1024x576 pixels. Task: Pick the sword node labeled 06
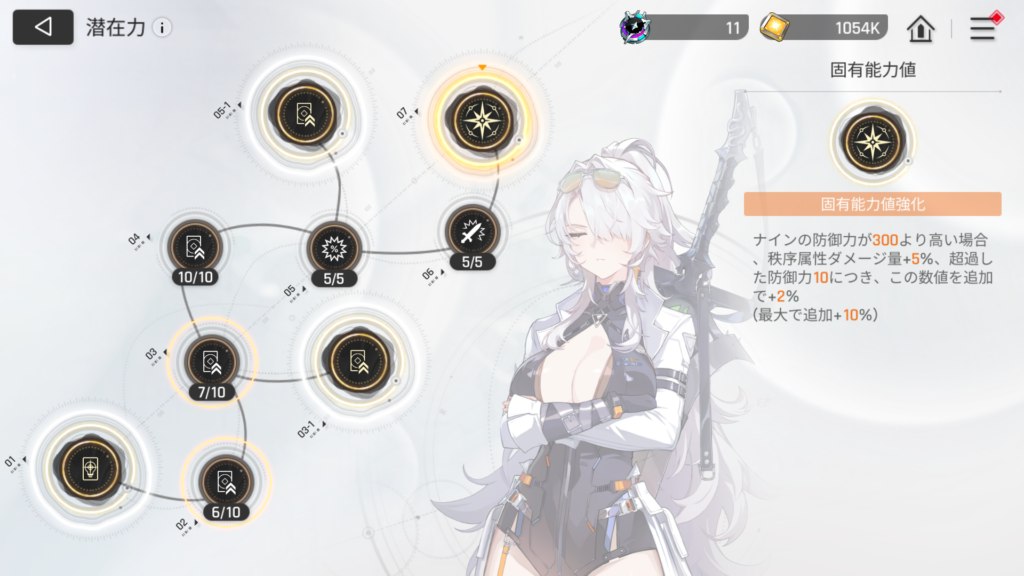[469, 232]
